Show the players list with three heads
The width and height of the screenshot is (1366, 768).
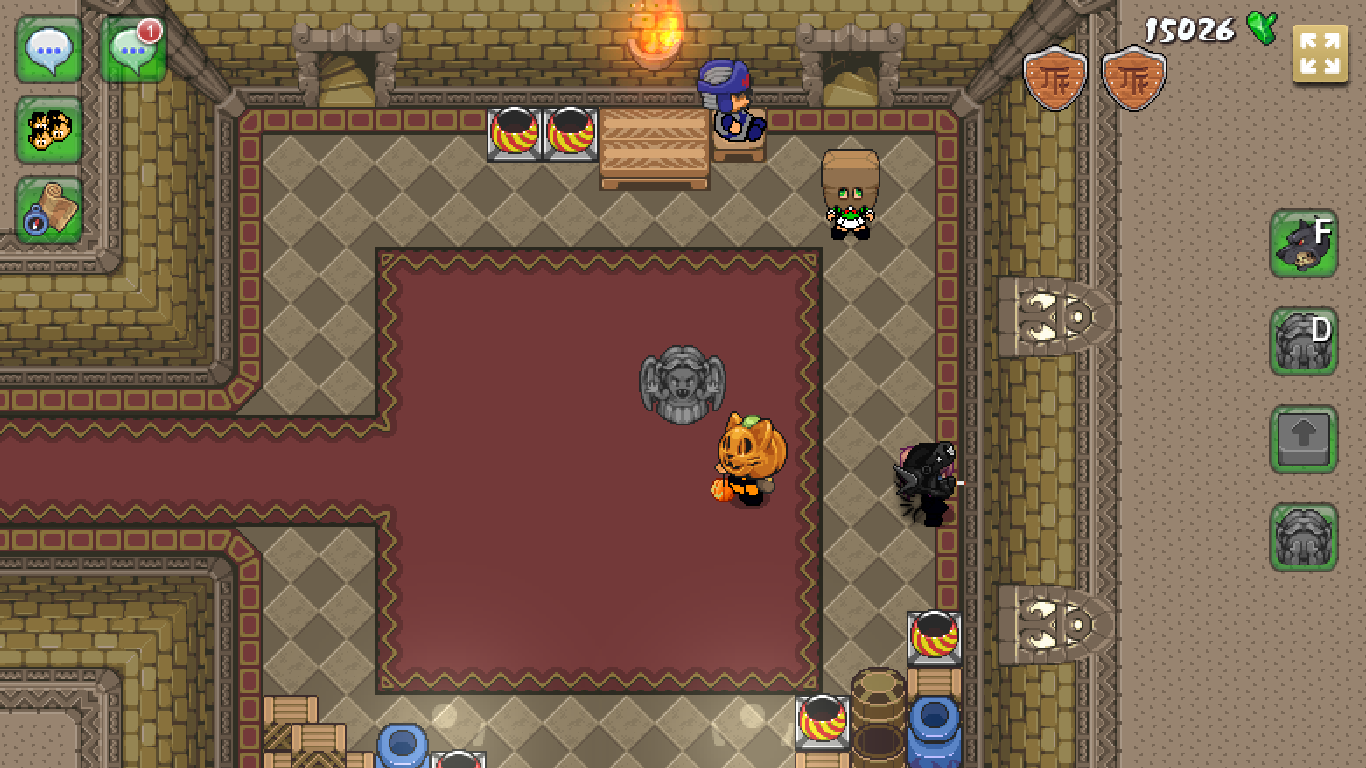[x=49, y=130]
